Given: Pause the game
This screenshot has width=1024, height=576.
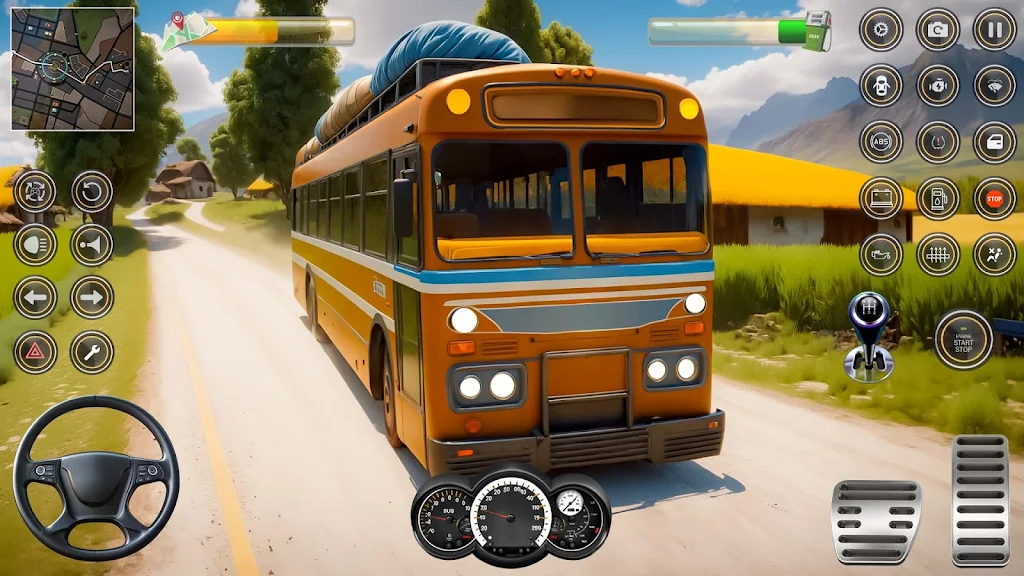Looking at the screenshot, I should (995, 29).
